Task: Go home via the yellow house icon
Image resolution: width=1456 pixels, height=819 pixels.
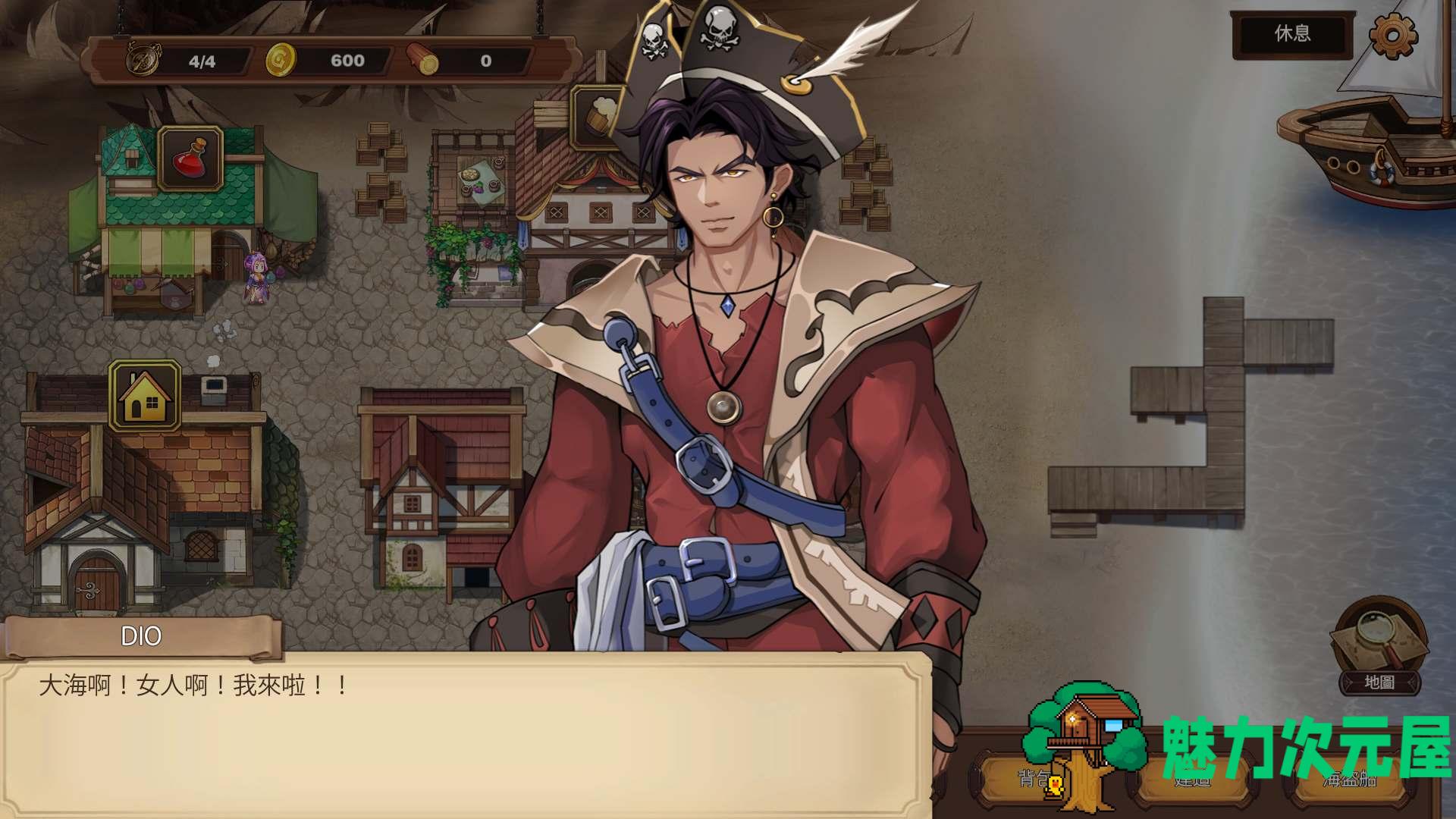Action: tap(145, 395)
